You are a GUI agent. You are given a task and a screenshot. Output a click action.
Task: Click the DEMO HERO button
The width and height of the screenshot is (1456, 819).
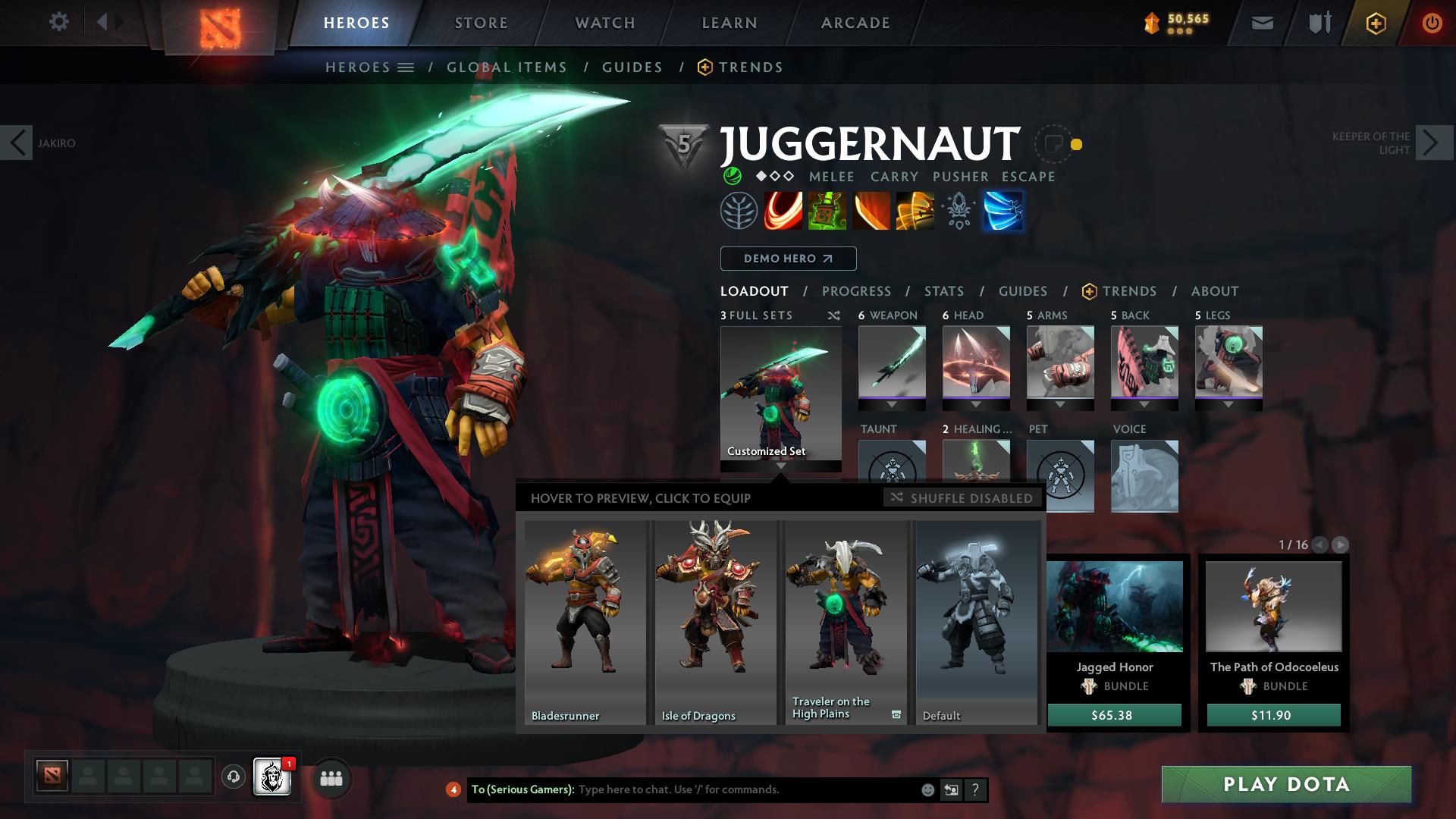787,259
